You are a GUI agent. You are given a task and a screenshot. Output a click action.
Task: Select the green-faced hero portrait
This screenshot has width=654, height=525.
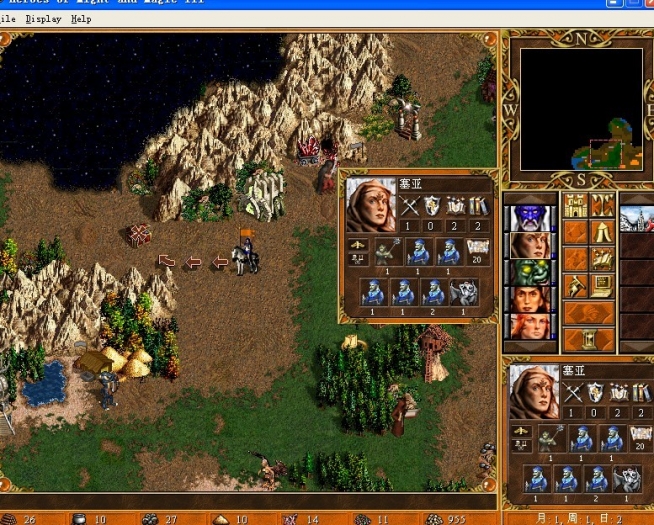point(530,272)
